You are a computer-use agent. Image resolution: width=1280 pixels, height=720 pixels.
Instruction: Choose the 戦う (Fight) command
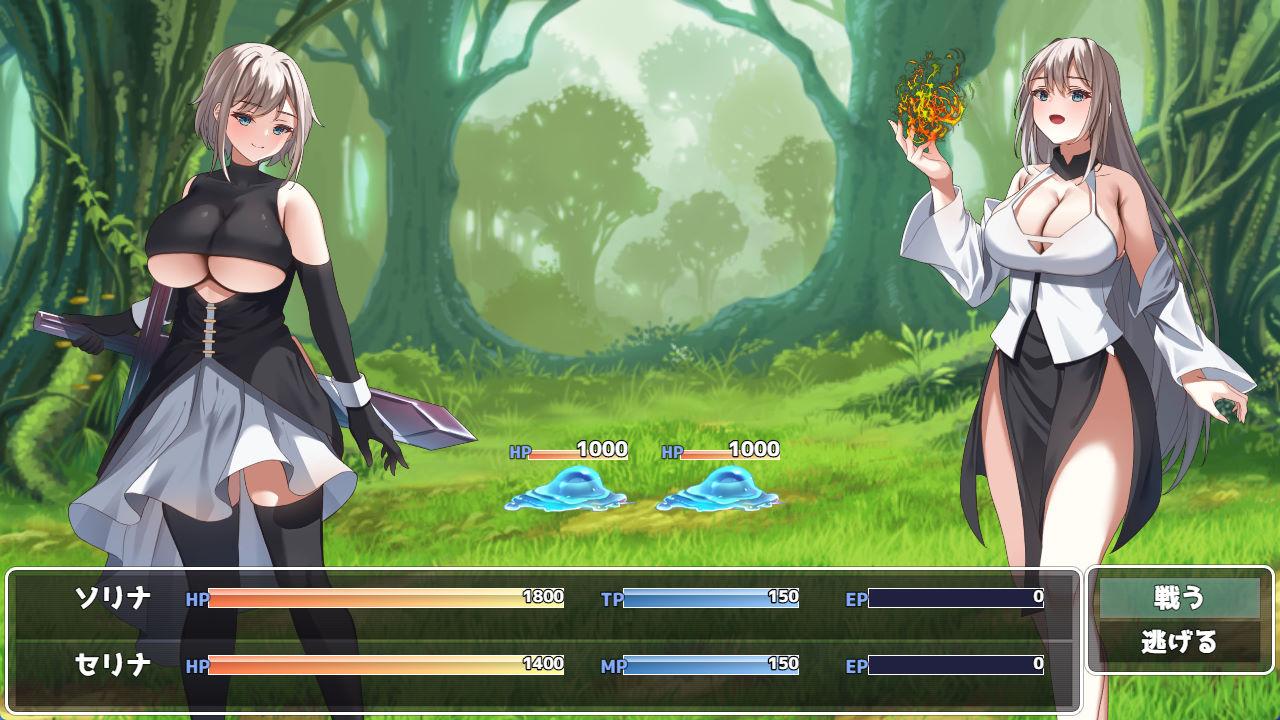(x=1179, y=598)
